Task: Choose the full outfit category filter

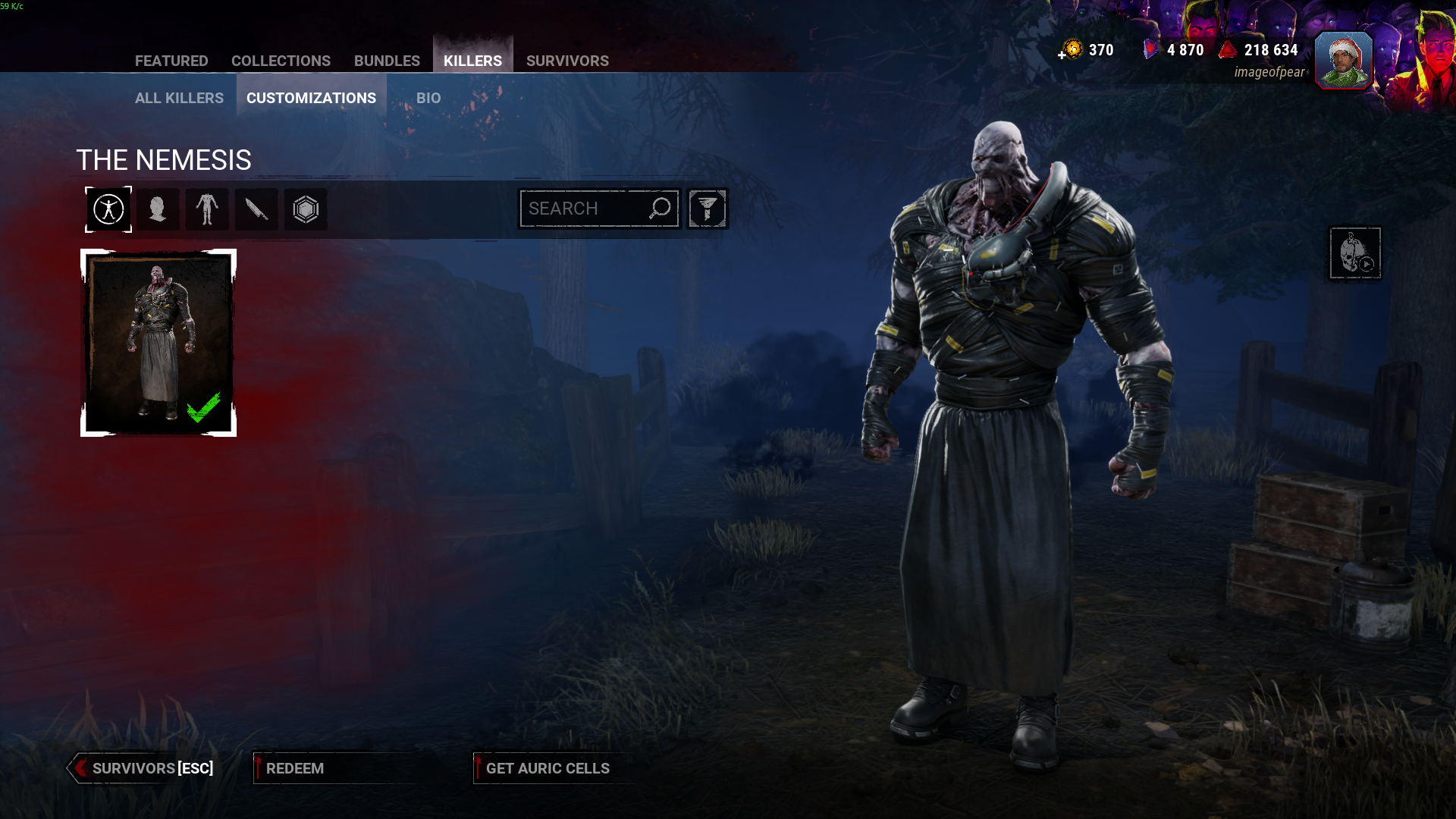Action: [108, 209]
